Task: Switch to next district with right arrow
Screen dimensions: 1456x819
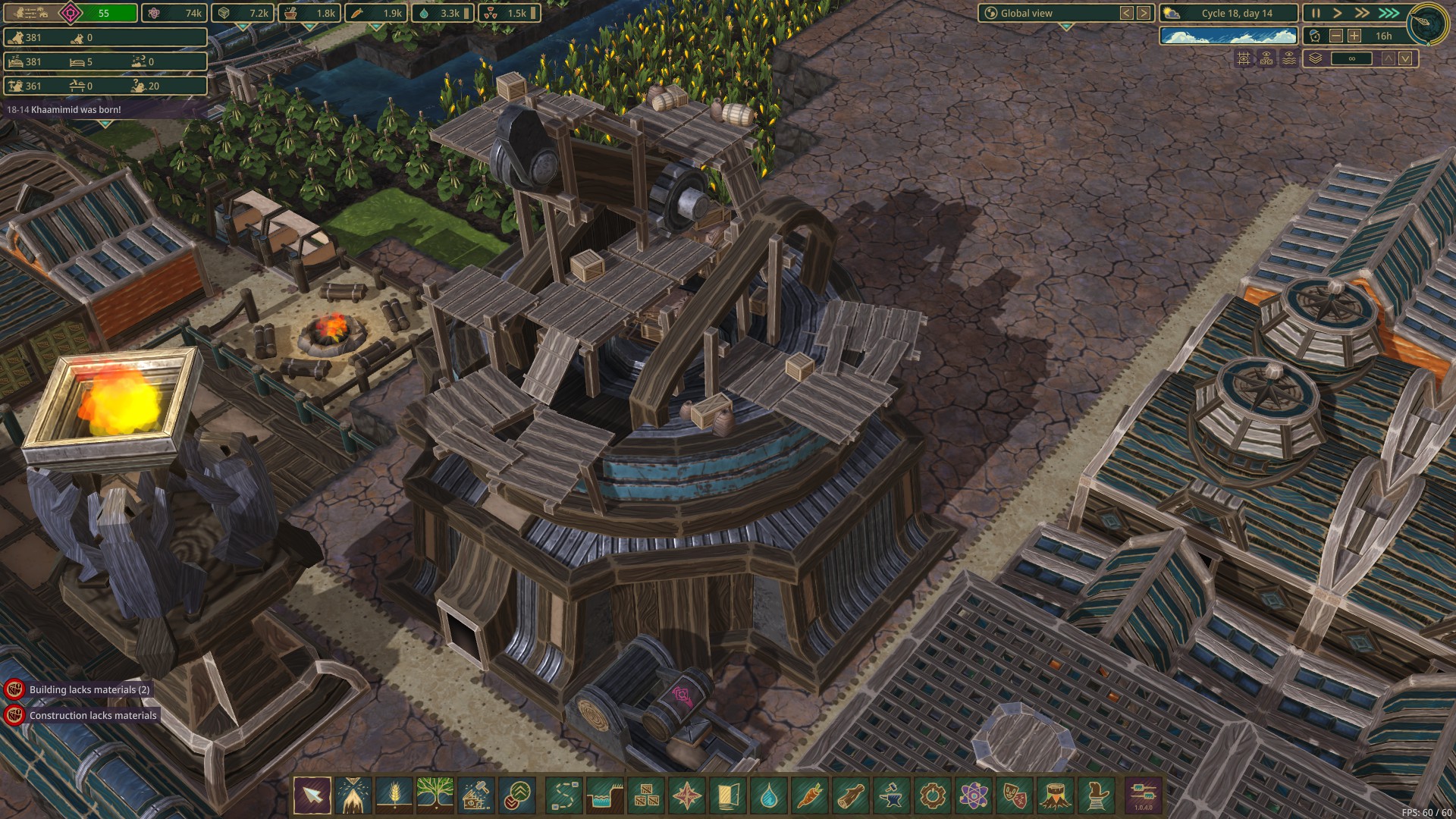Action: [x=1144, y=13]
